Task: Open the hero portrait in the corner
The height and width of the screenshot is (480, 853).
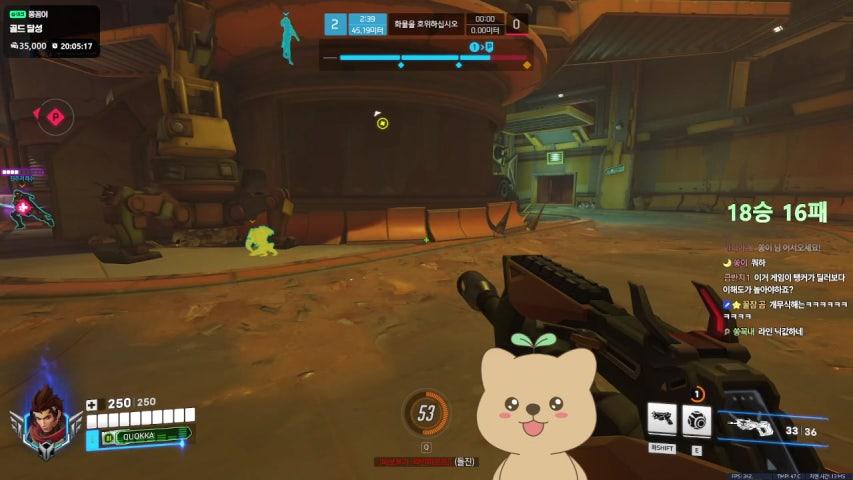Action: click(x=46, y=414)
